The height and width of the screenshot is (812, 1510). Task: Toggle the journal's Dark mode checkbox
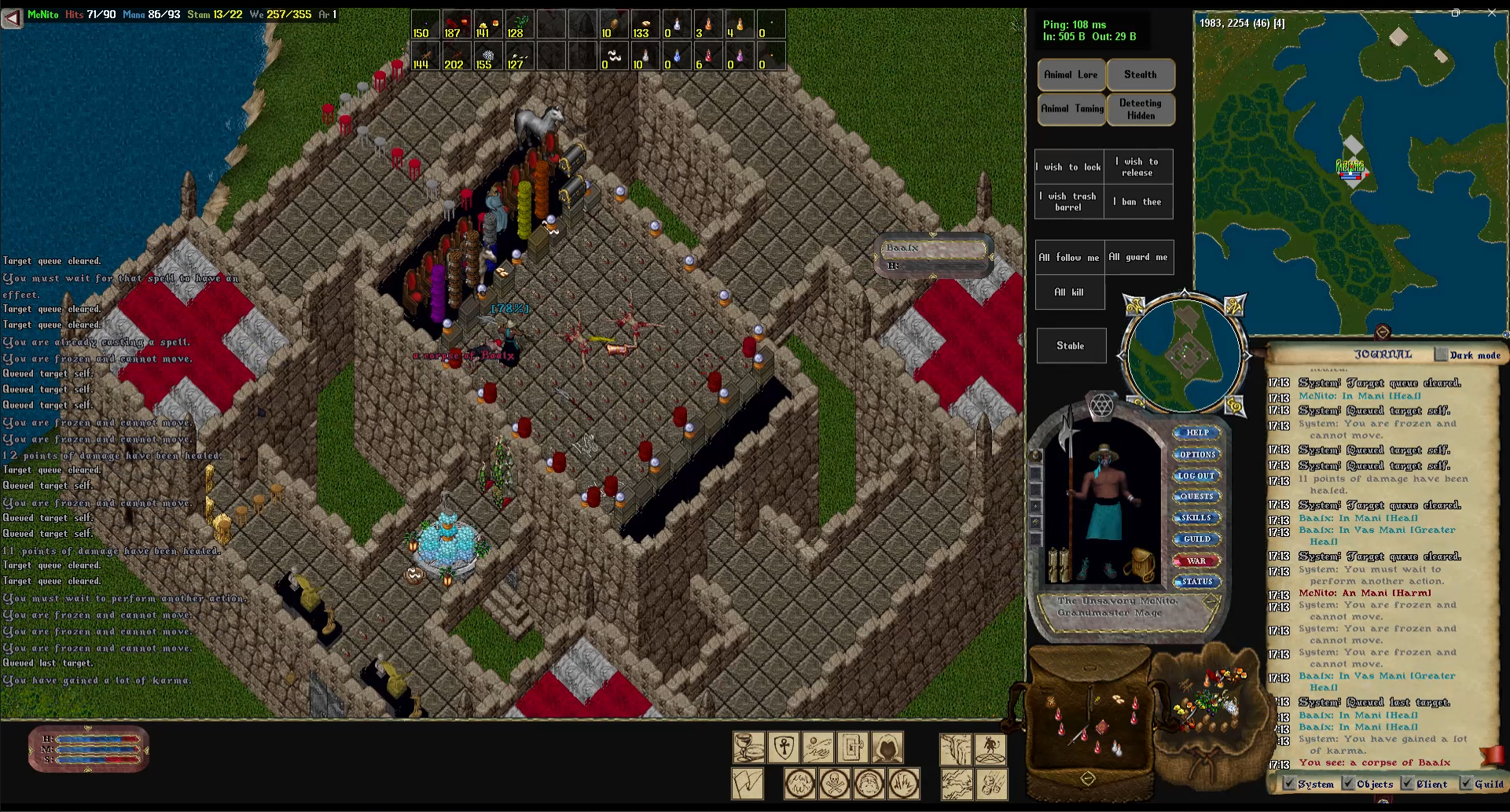(x=1441, y=355)
